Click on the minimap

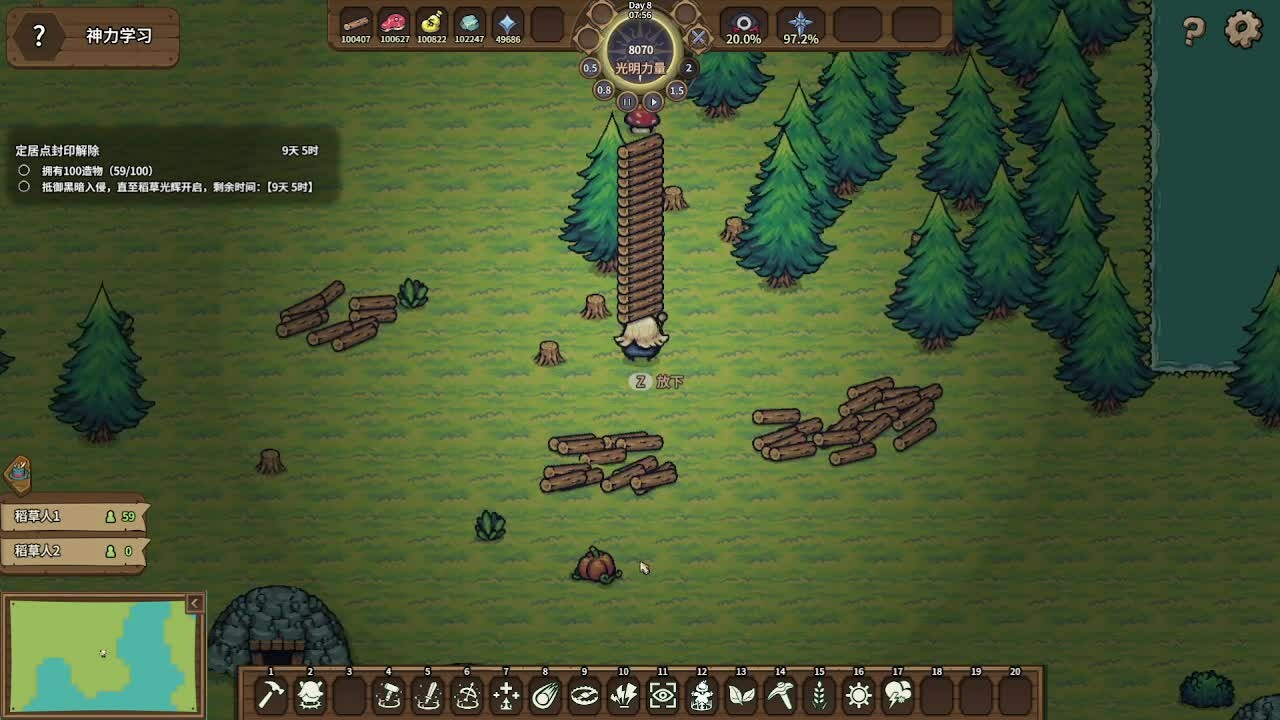(100, 656)
